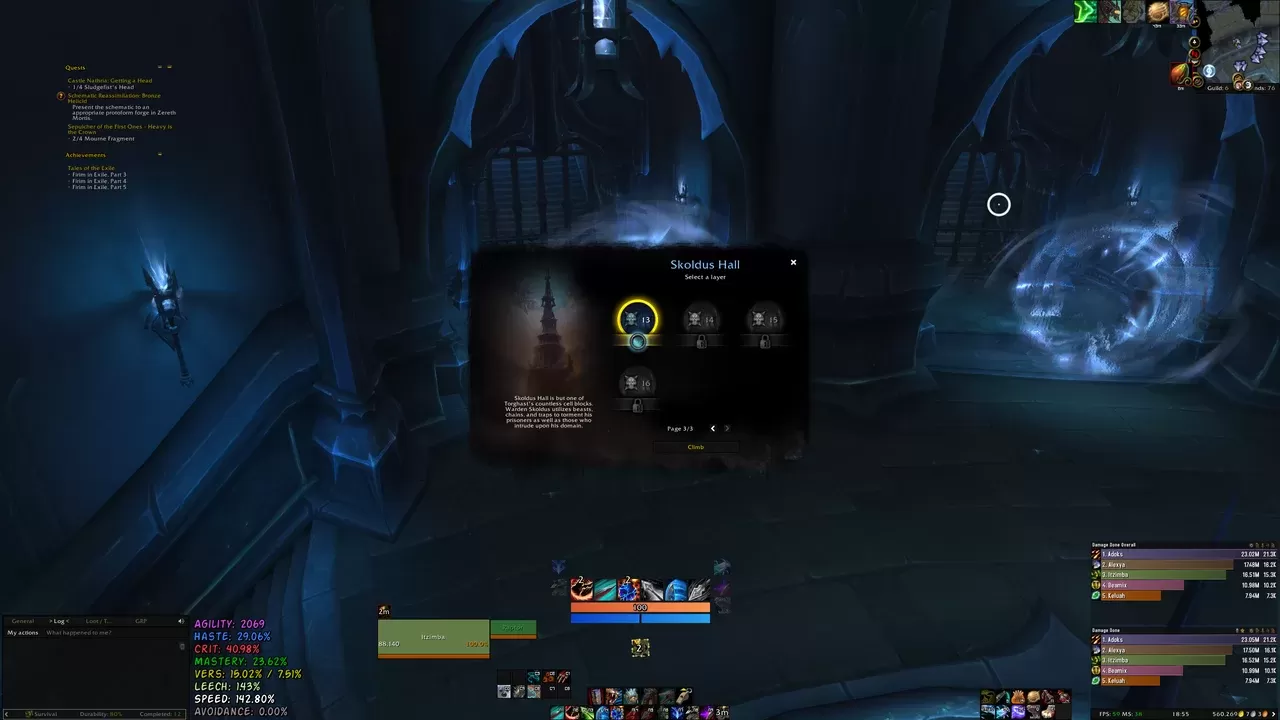
Task: Collapse the Achievements tracker section
Action: tap(160, 154)
